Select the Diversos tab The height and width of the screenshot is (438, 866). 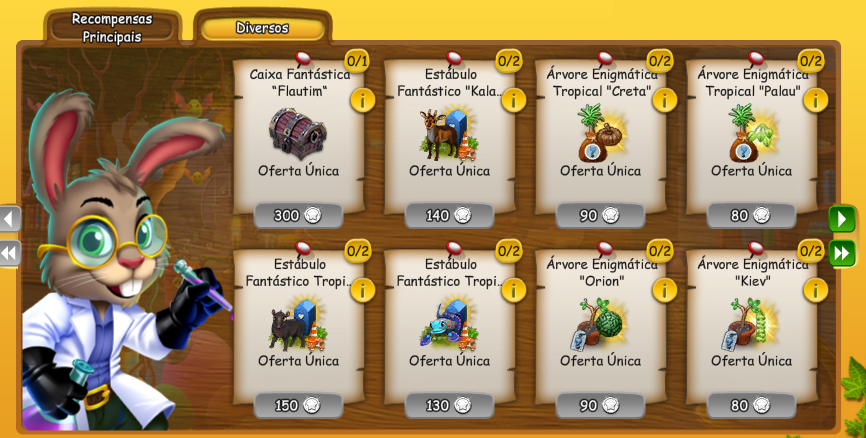[x=262, y=28]
